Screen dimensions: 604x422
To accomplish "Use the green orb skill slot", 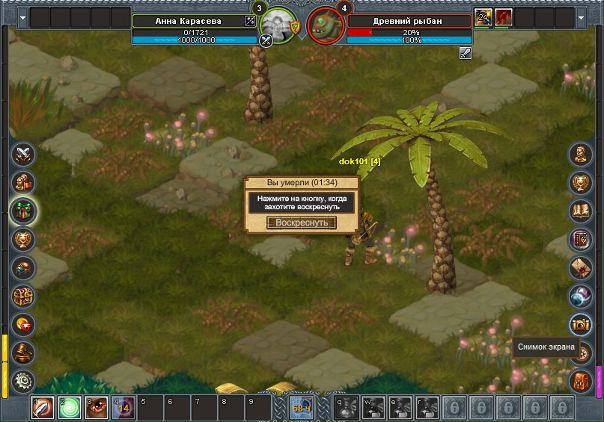I will coord(70,408).
